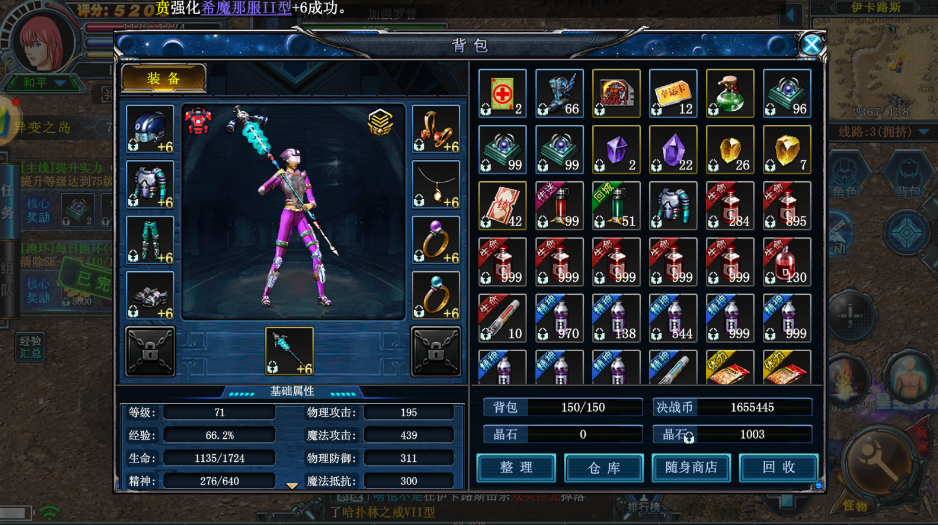Choose the first-aid card item
The height and width of the screenshot is (525, 938).
[502, 94]
